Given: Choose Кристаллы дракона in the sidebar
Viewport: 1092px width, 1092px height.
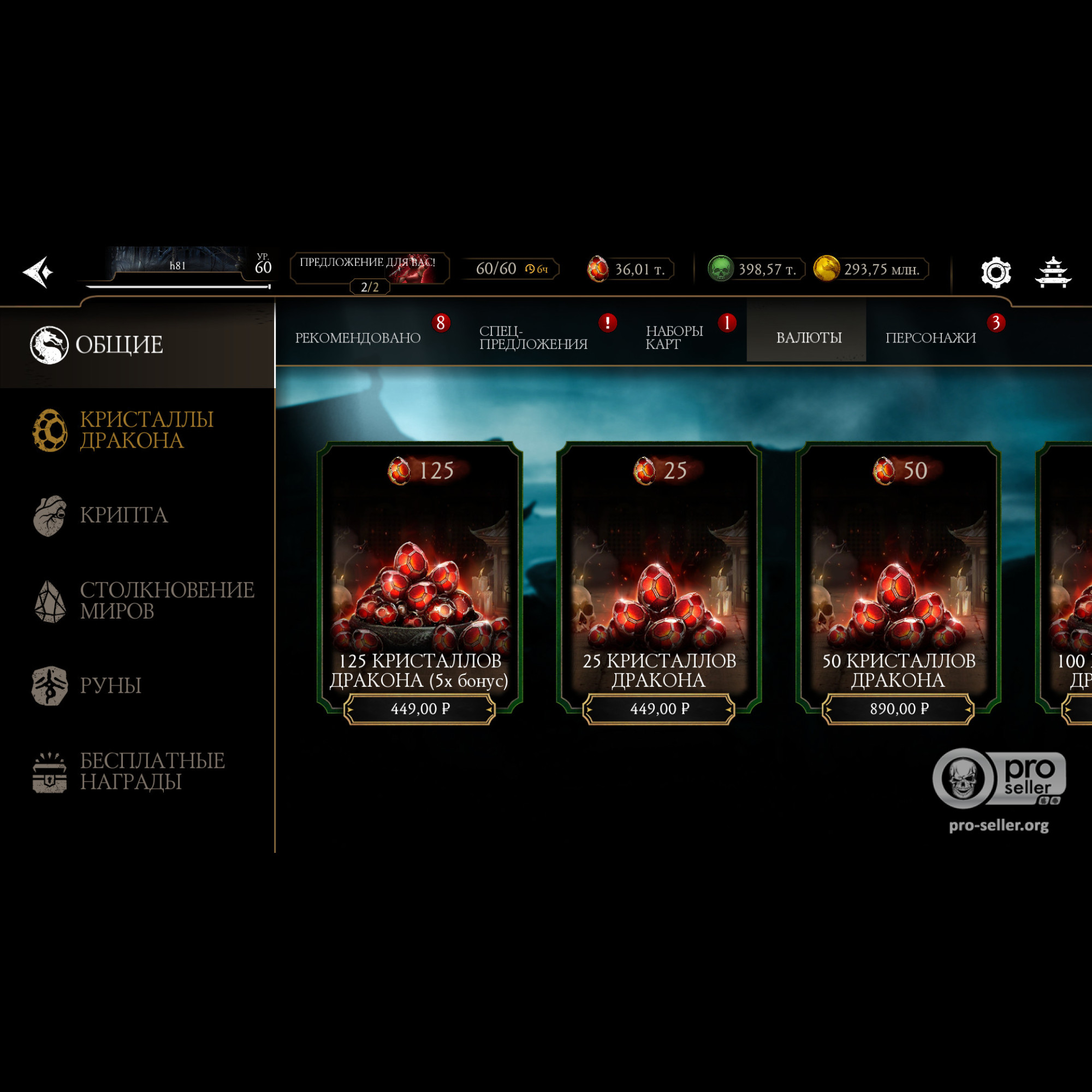Looking at the screenshot, I should point(146,430).
